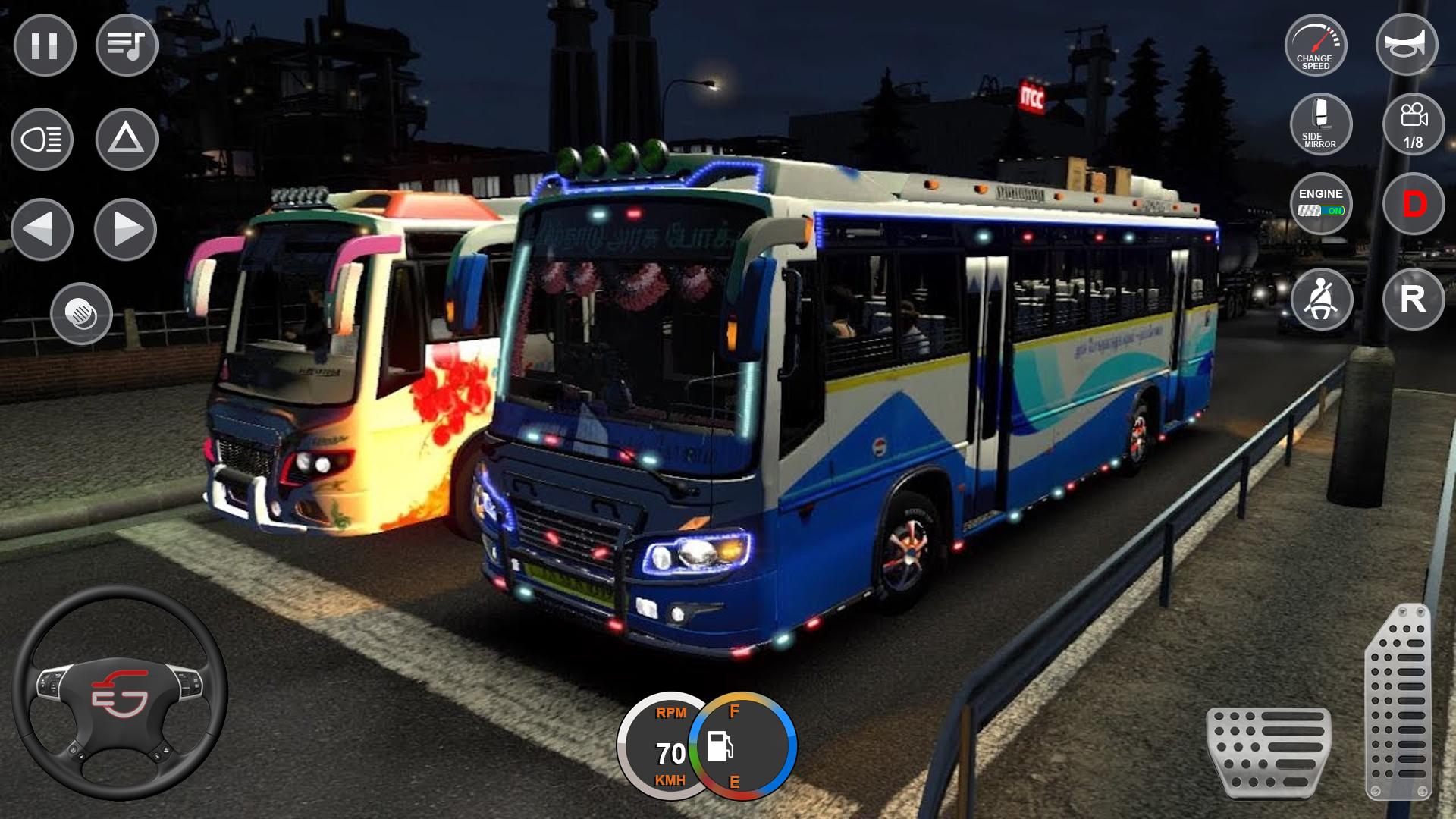Pause the game
The image size is (1456, 819).
tap(45, 45)
